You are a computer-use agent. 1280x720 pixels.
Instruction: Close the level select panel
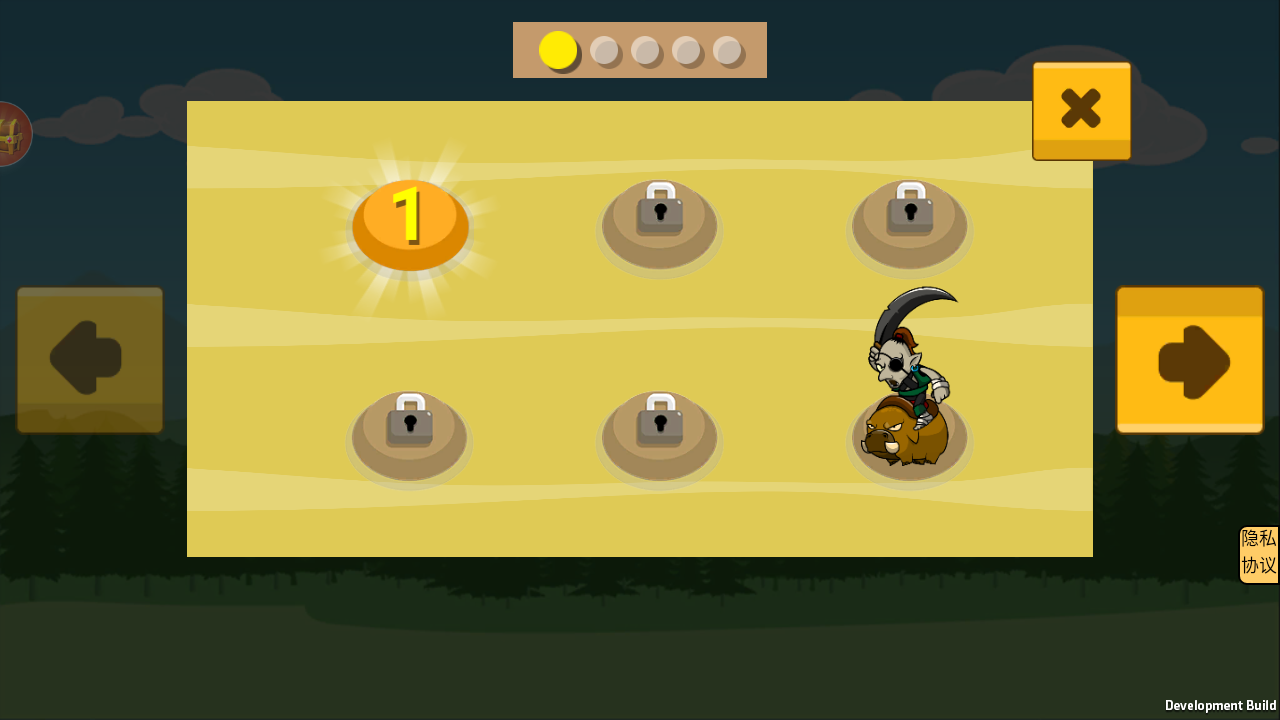click(x=1081, y=109)
